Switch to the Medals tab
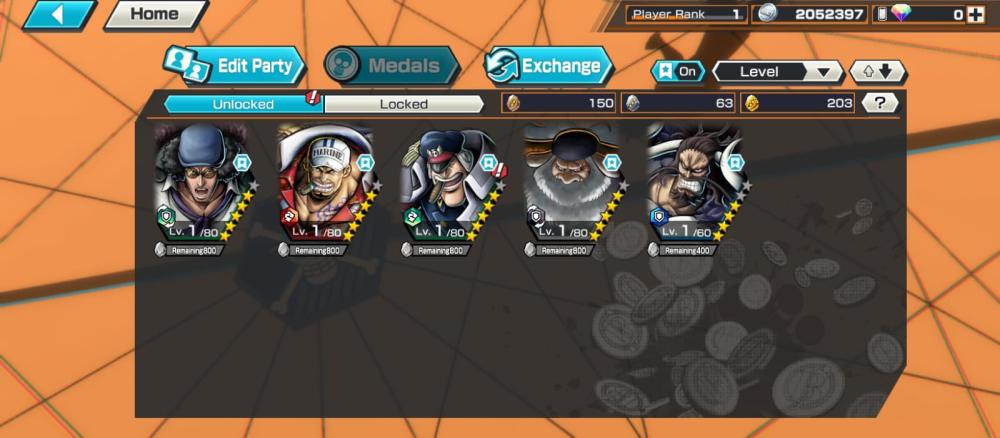Image resolution: width=1000 pixels, height=438 pixels. pos(392,67)
